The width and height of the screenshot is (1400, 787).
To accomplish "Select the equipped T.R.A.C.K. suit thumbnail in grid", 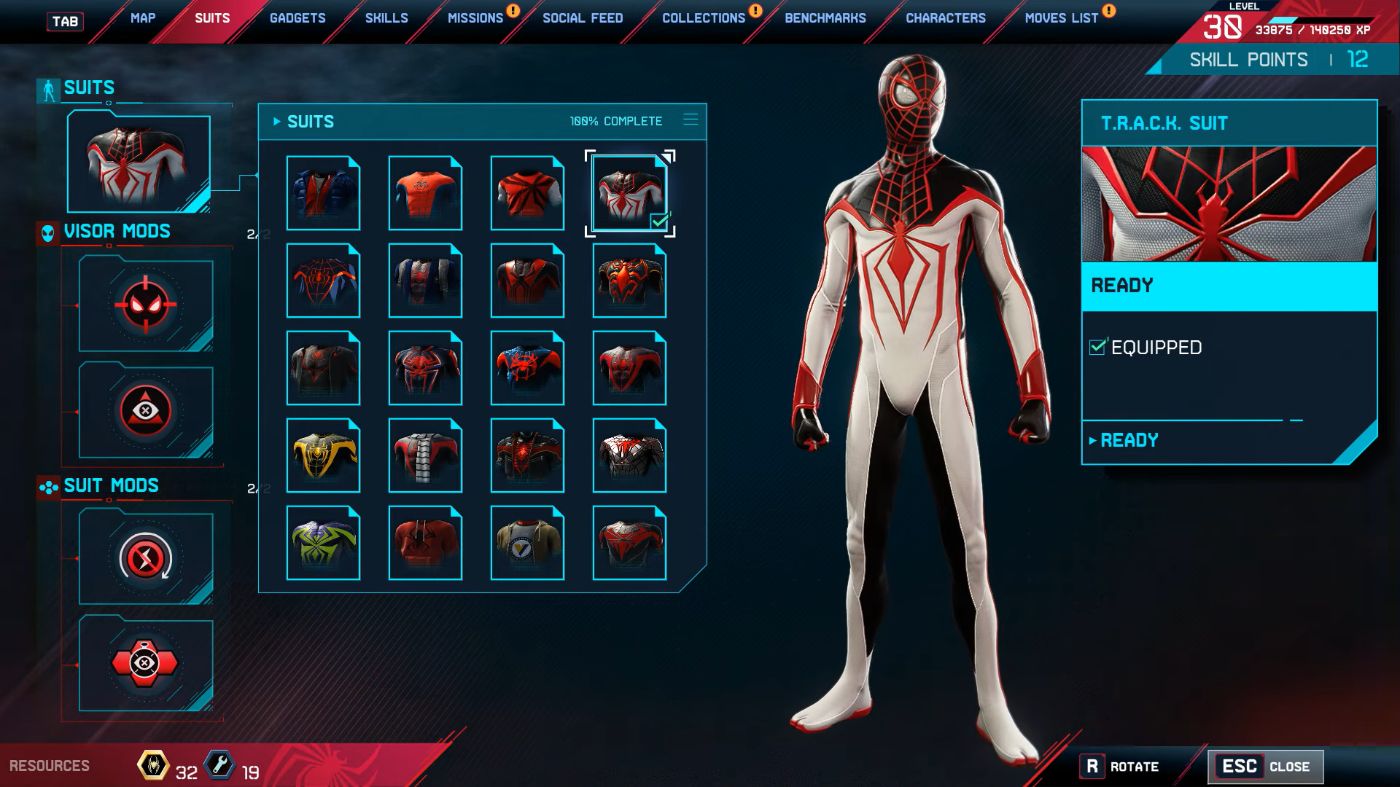I will pos(630,193).
